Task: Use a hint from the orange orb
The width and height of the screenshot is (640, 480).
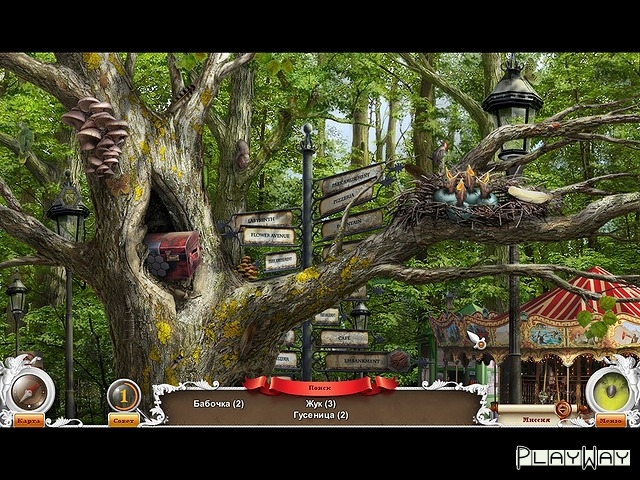Action: (x=124, y=395)
